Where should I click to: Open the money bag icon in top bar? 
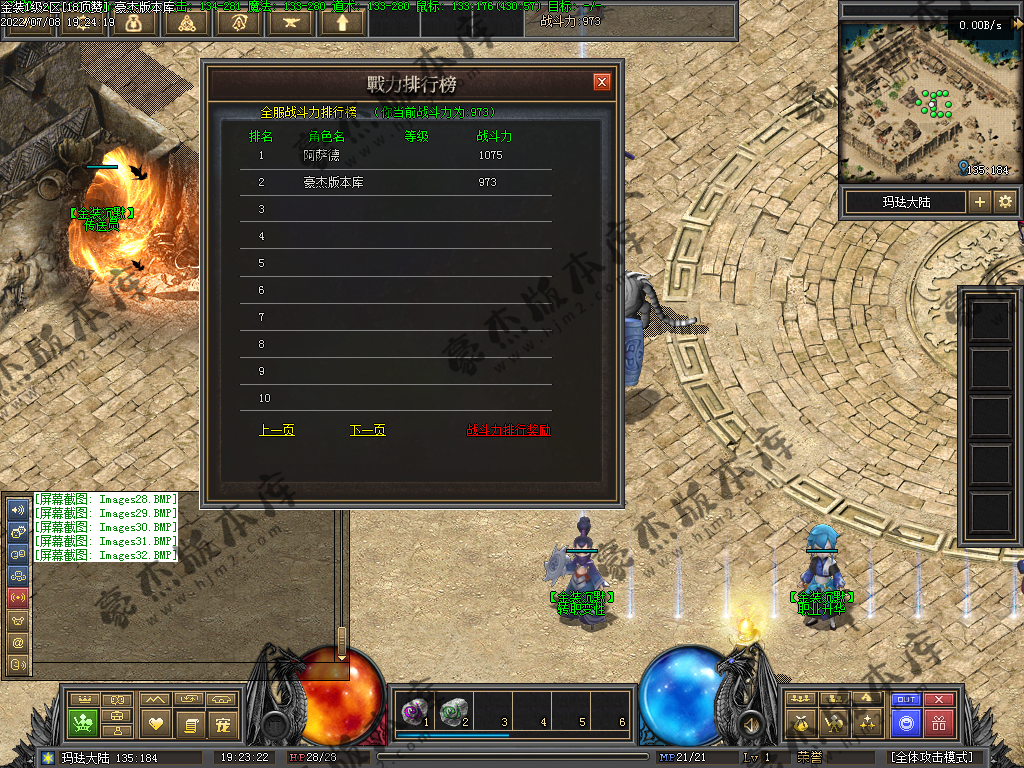[134, 22]
